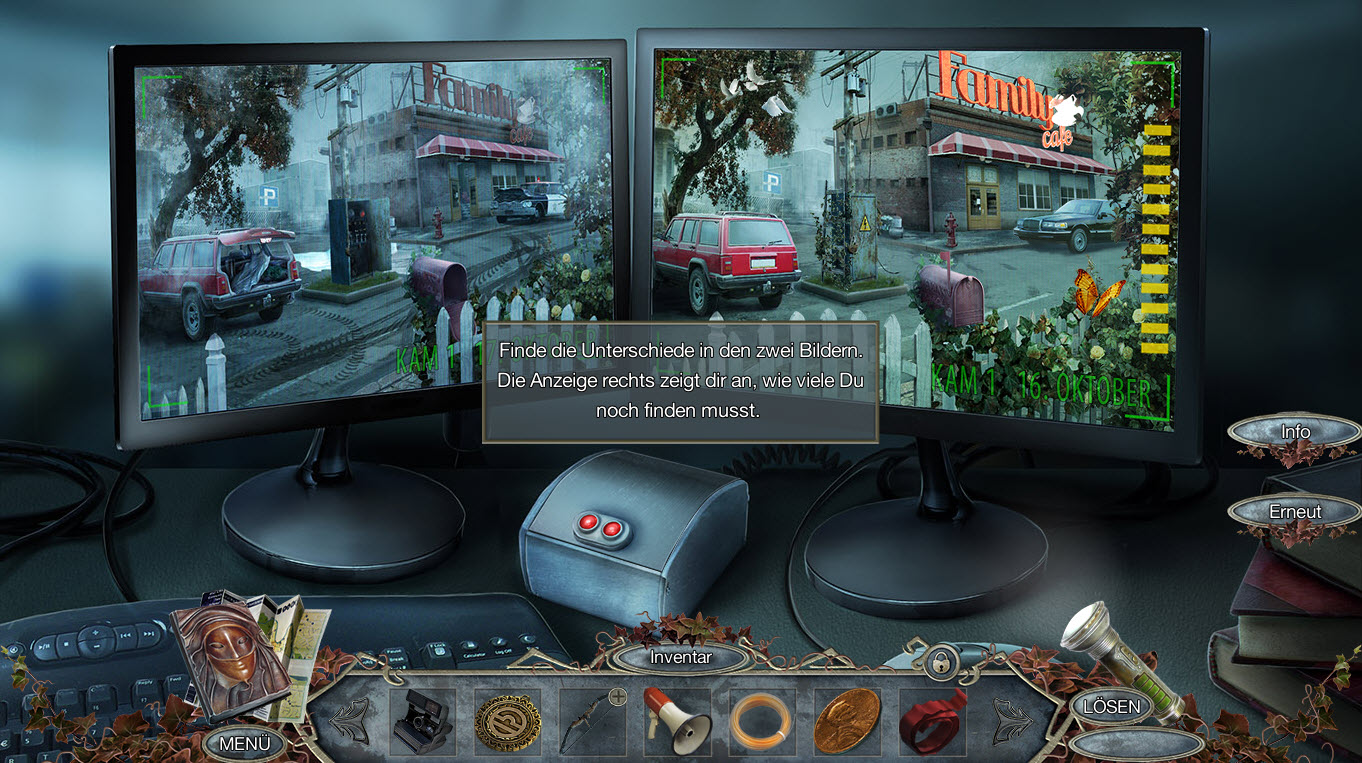Select the bow inventory slot
Viewport: 1362px width, 763px height.
coord(592,721)
